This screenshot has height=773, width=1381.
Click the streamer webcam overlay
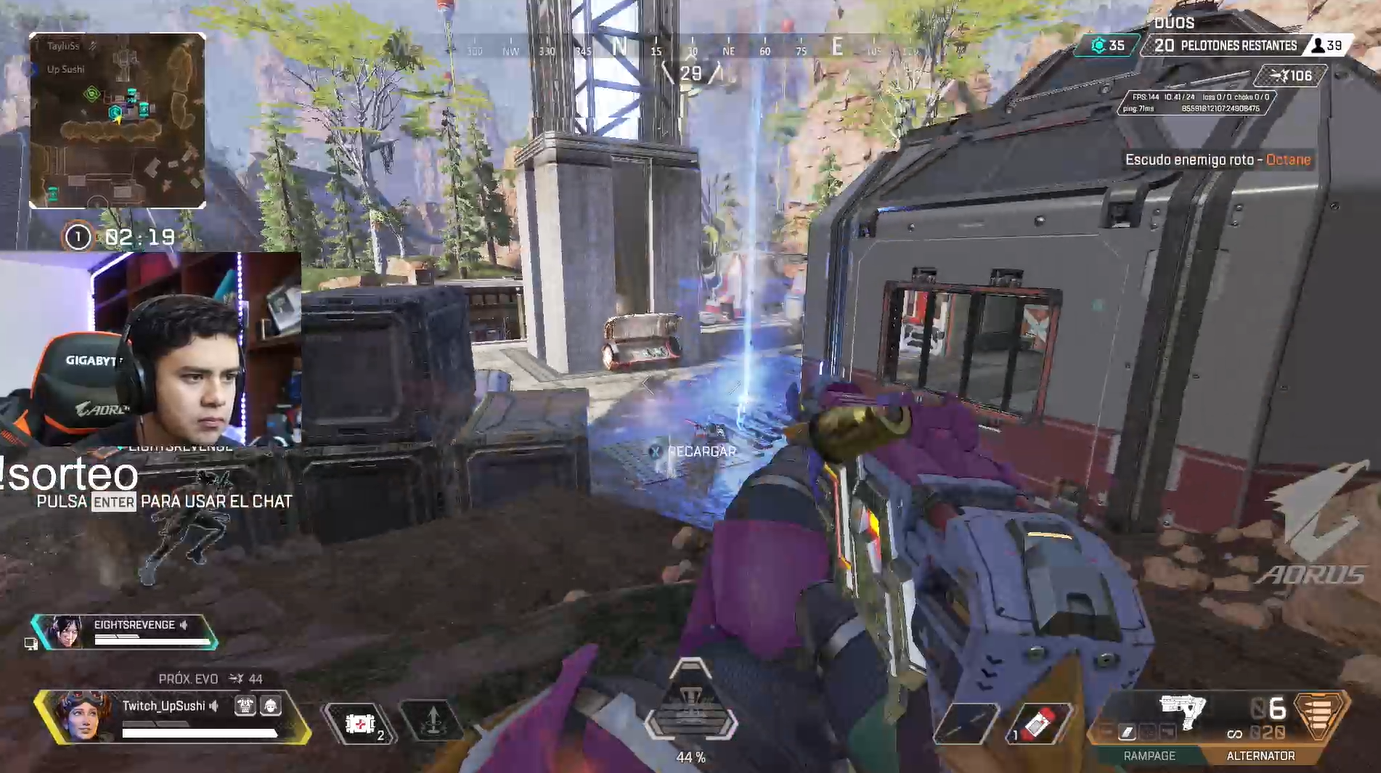(x=150, y=348)
